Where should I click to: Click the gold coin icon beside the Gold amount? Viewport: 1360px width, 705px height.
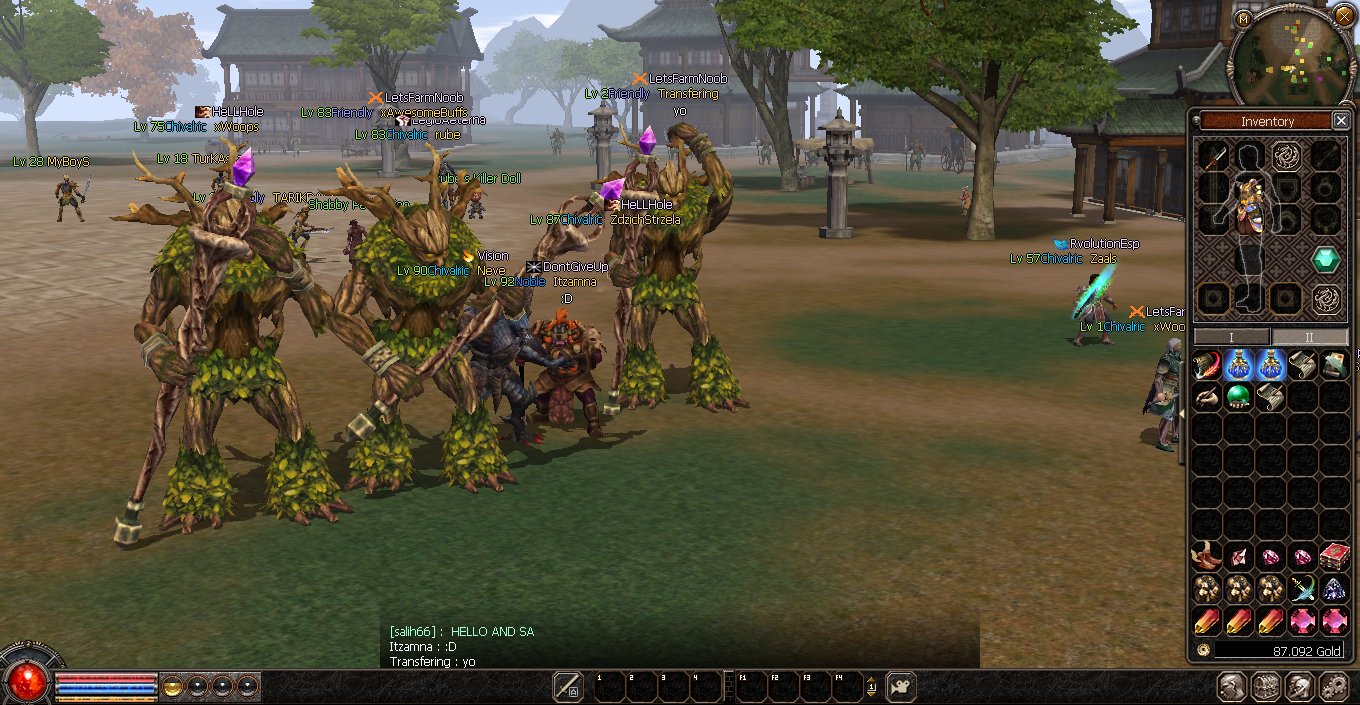pos(1202,651)
